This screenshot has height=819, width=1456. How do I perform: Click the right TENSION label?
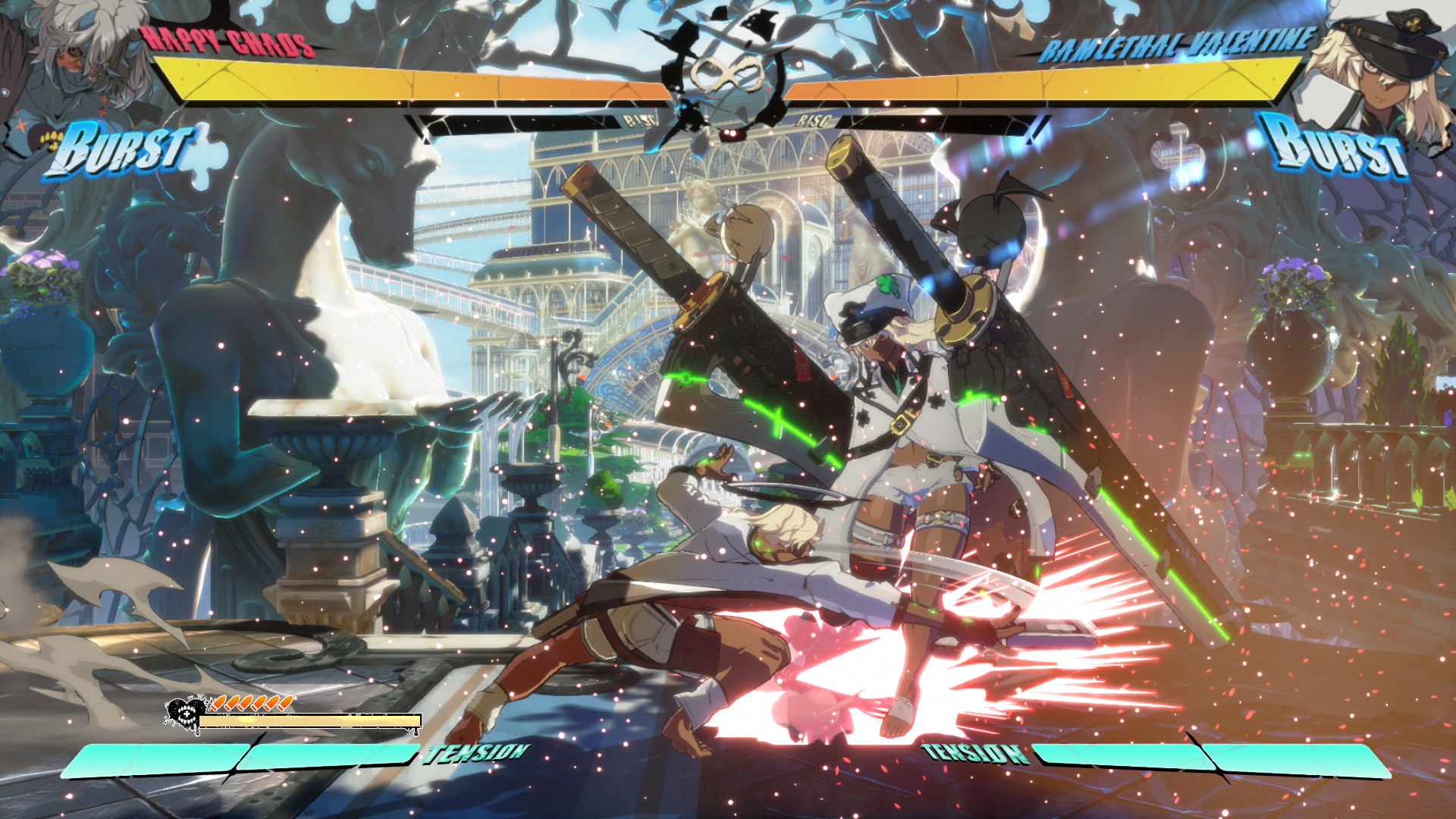coord(973,755)
